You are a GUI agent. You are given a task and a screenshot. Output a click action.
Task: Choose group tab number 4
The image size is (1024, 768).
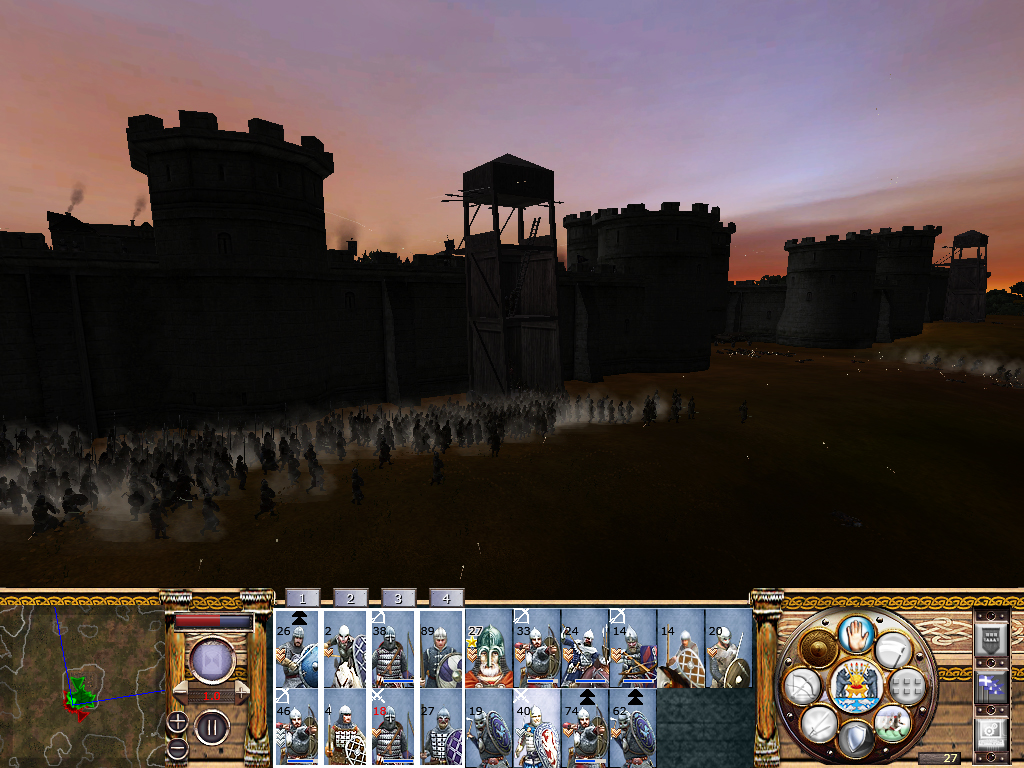446,598
